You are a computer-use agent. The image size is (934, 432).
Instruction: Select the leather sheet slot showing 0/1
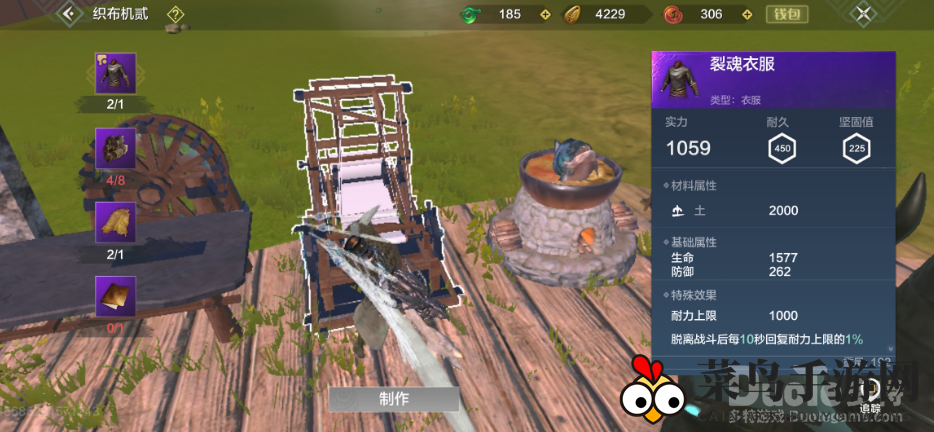click(115, 296)
